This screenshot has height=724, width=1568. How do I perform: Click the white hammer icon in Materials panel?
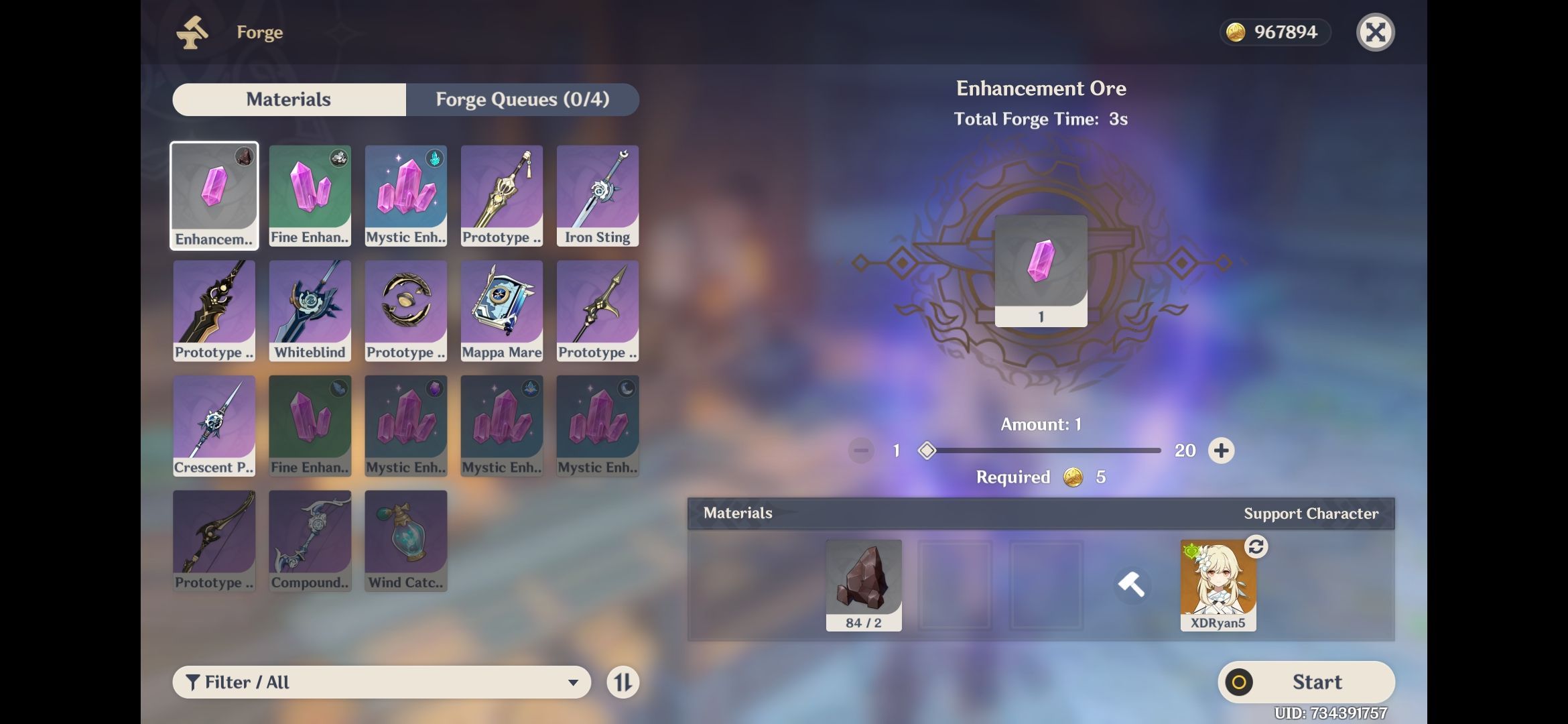click(1132, 585)
